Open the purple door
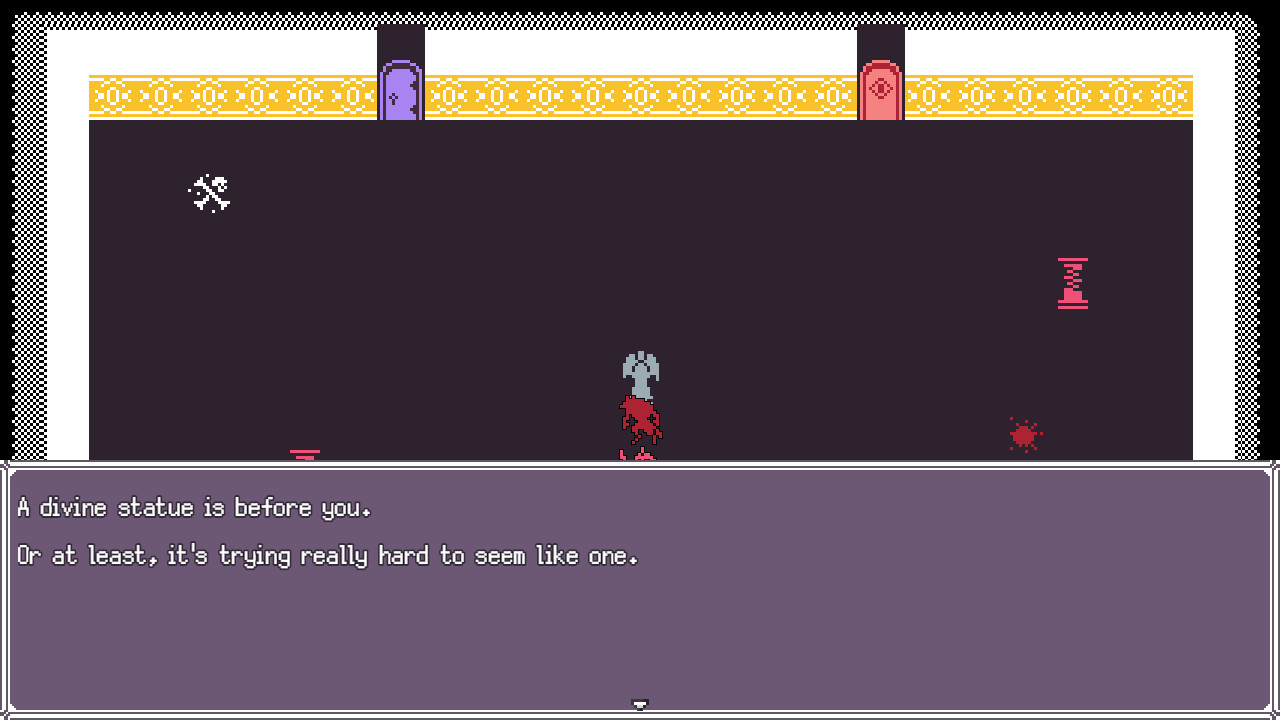The width and height of the screenshot is (1280, 720). [x=400, y=92]
